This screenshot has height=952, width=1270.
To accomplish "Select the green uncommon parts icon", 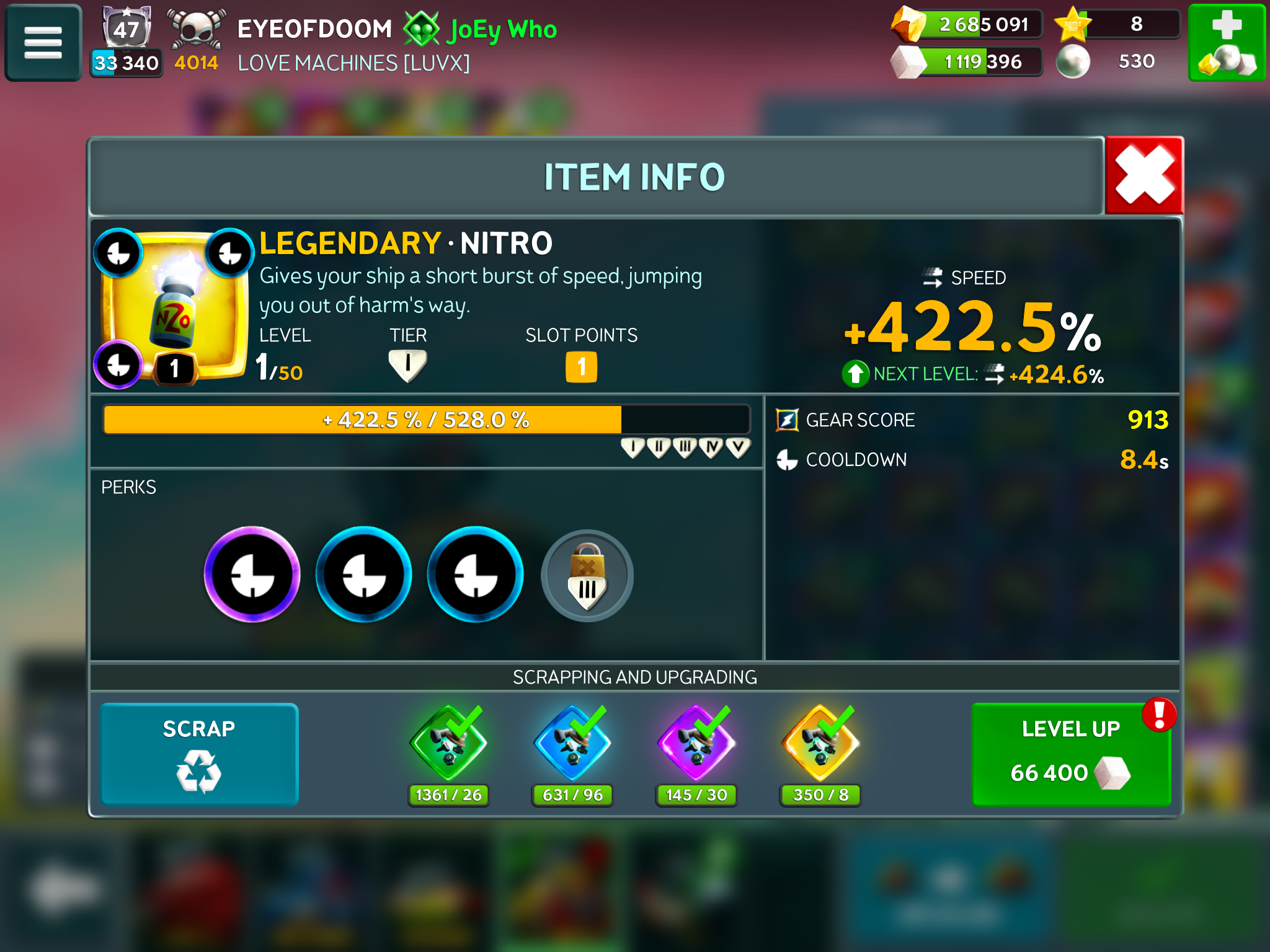I will pos(448,744).
